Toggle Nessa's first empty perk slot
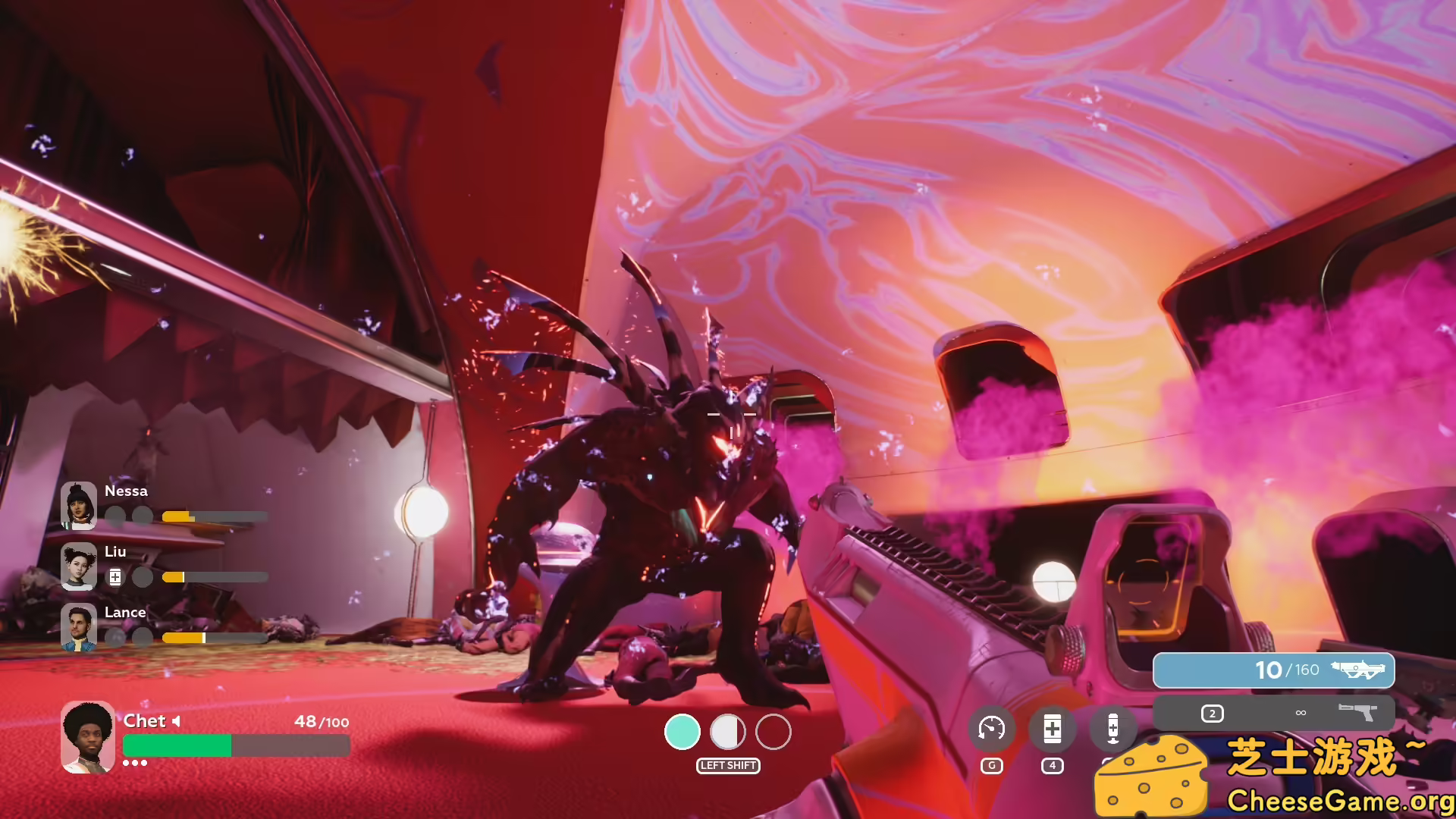 [x=115, y=516]
